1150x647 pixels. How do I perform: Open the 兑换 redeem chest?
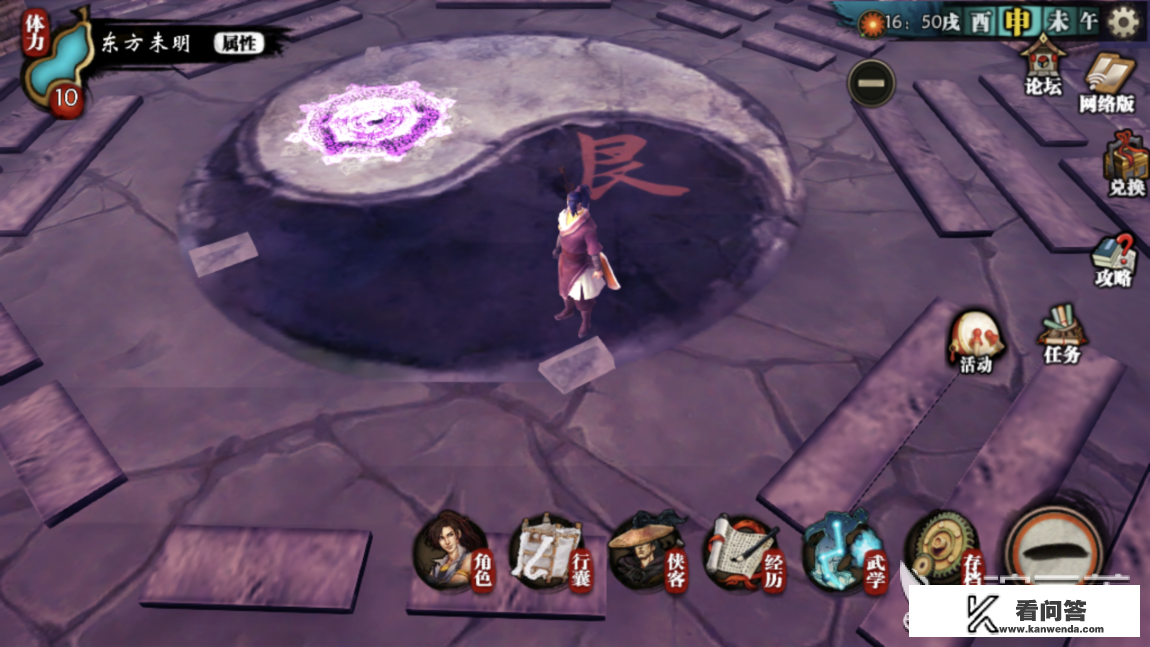[x=1125, y=166]
